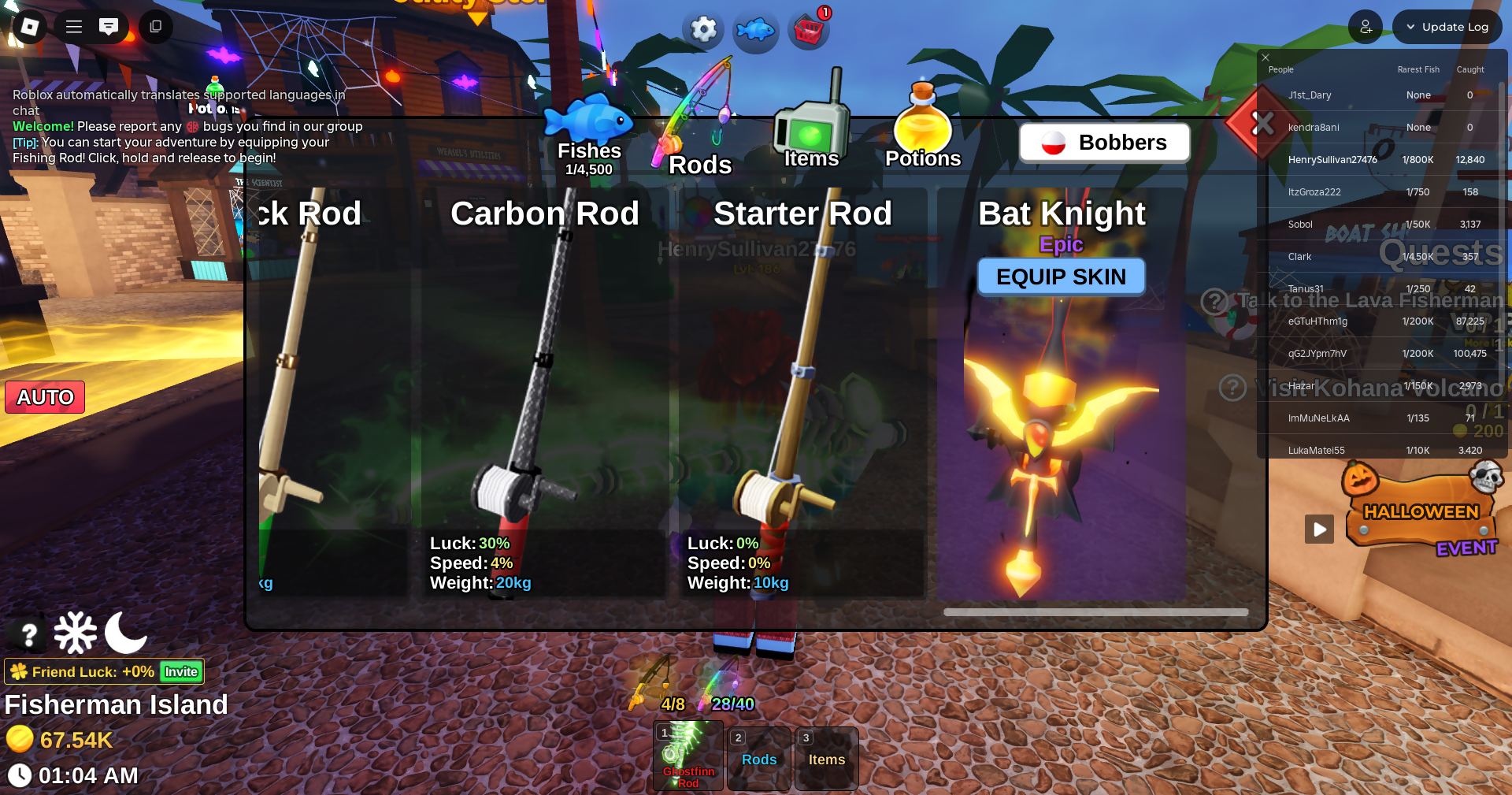Equip the Bat Knight skin
The image size is (1512, 795).
point(1061,277)
